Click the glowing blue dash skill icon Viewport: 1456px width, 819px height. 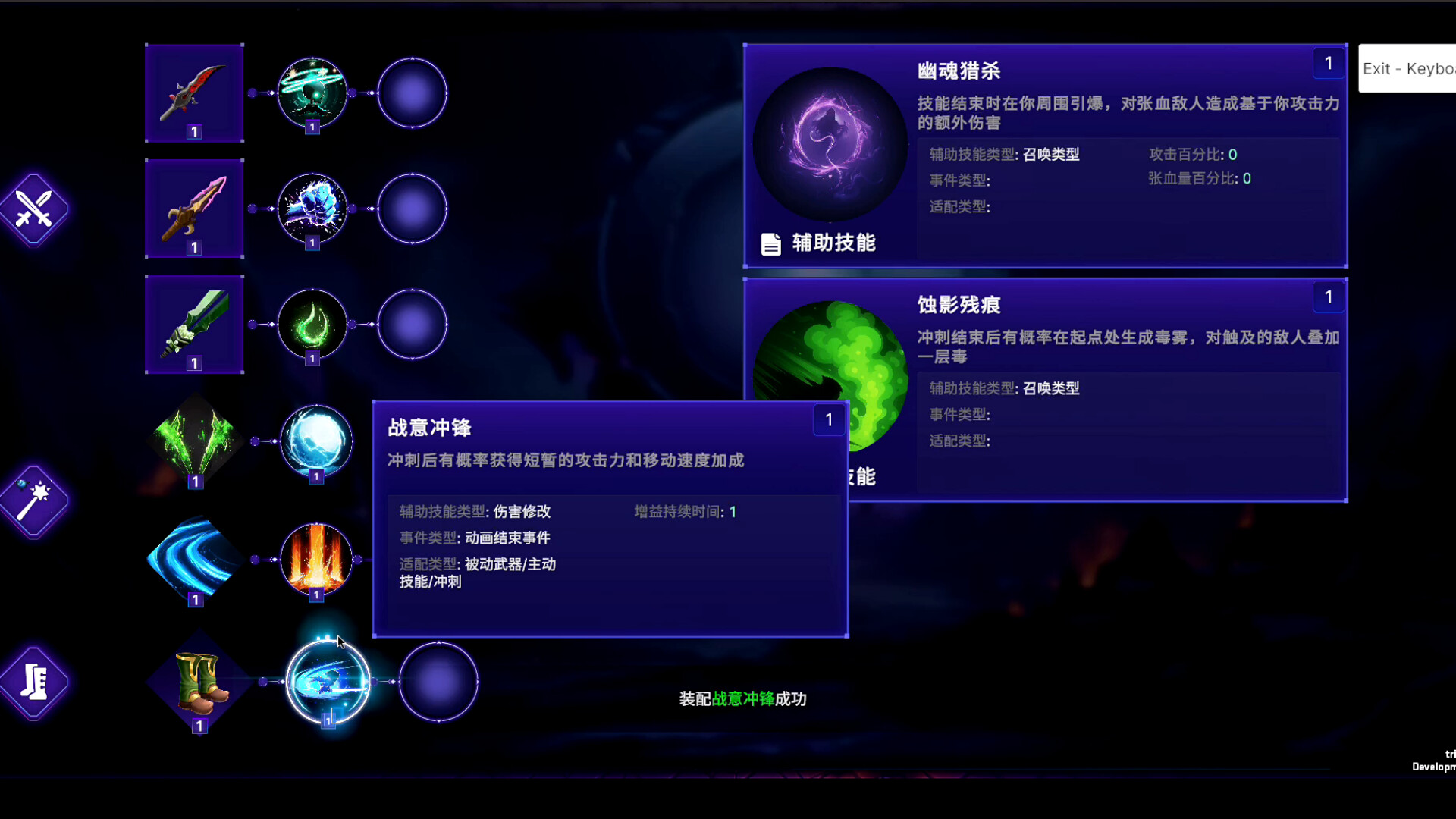pyautogui.click(x=328, y=681)
